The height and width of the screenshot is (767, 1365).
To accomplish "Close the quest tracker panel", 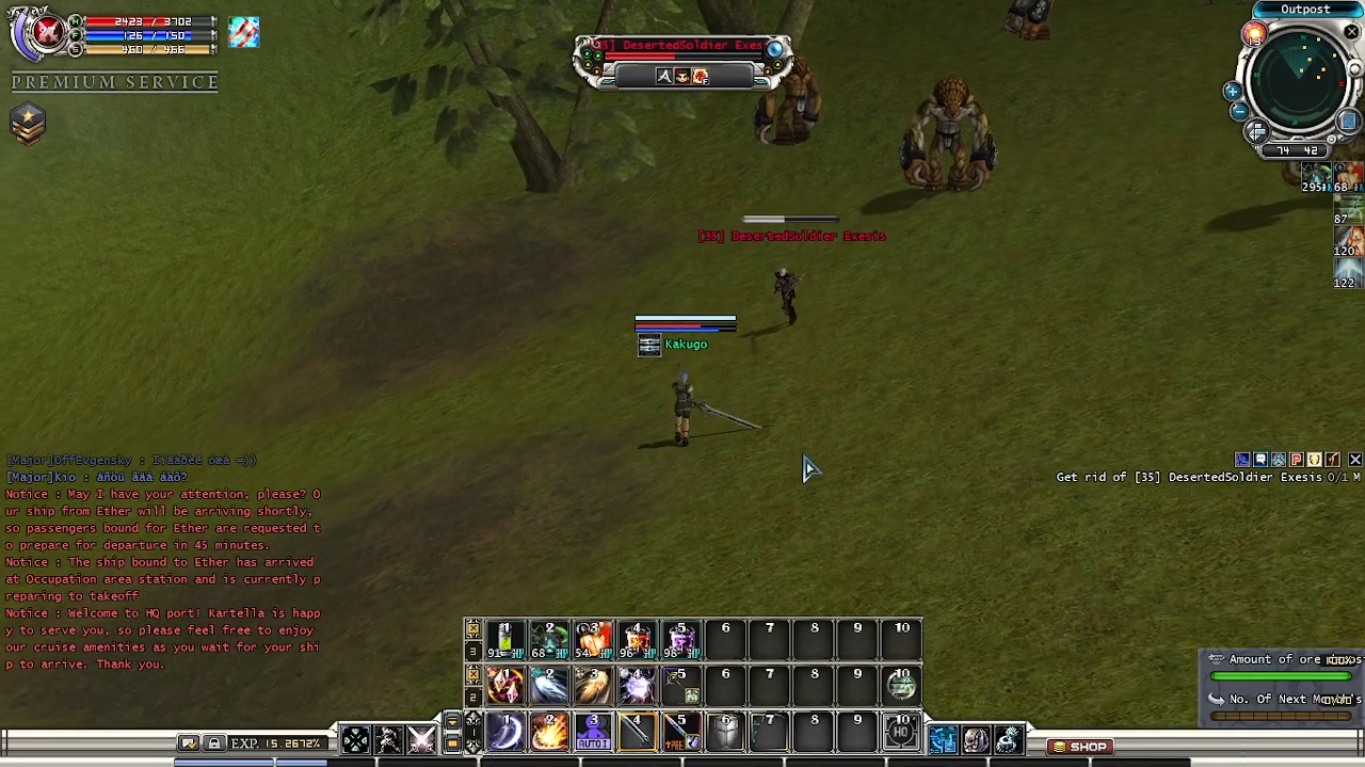I will click(1355, 459).
